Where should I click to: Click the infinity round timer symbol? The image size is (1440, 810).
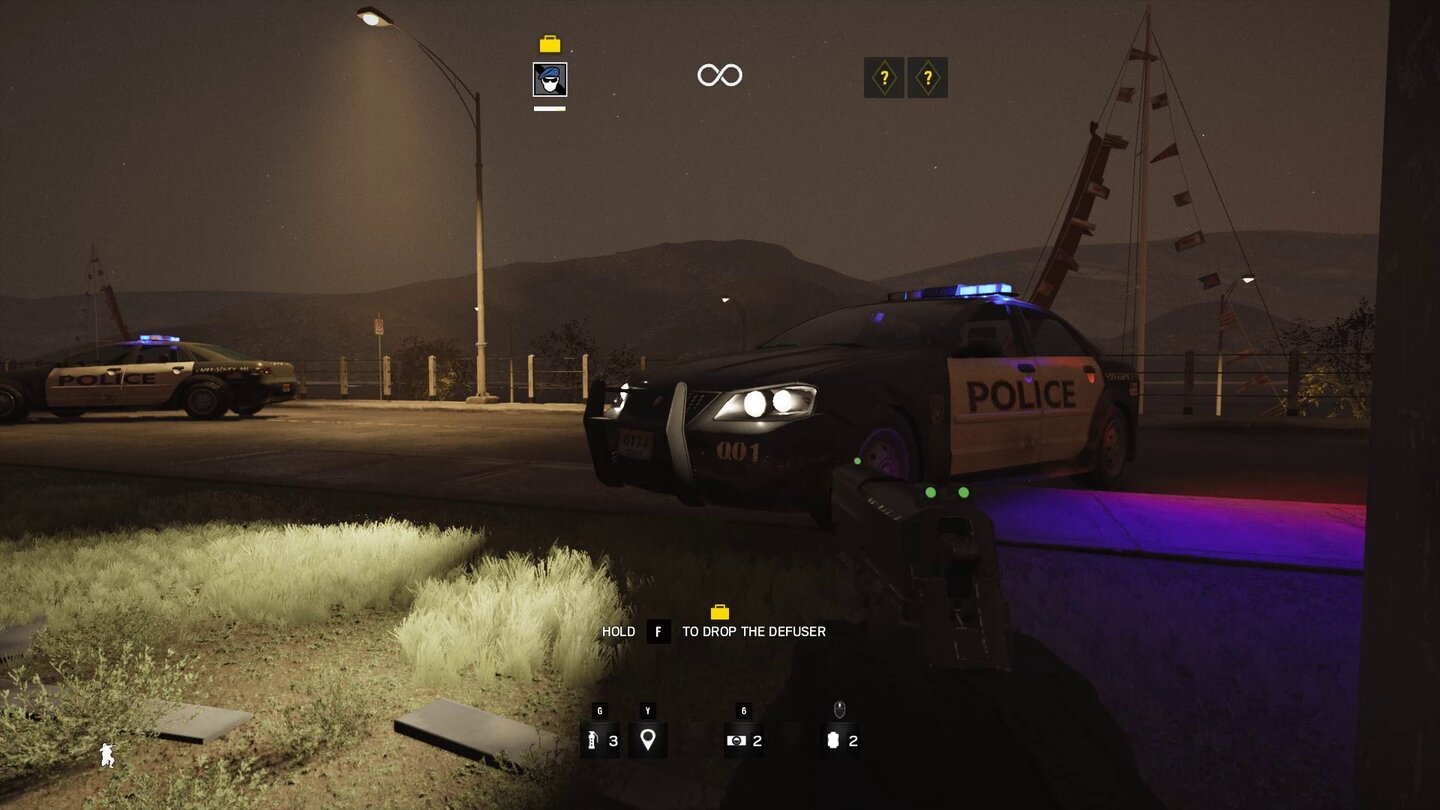[x=718, y=74]
